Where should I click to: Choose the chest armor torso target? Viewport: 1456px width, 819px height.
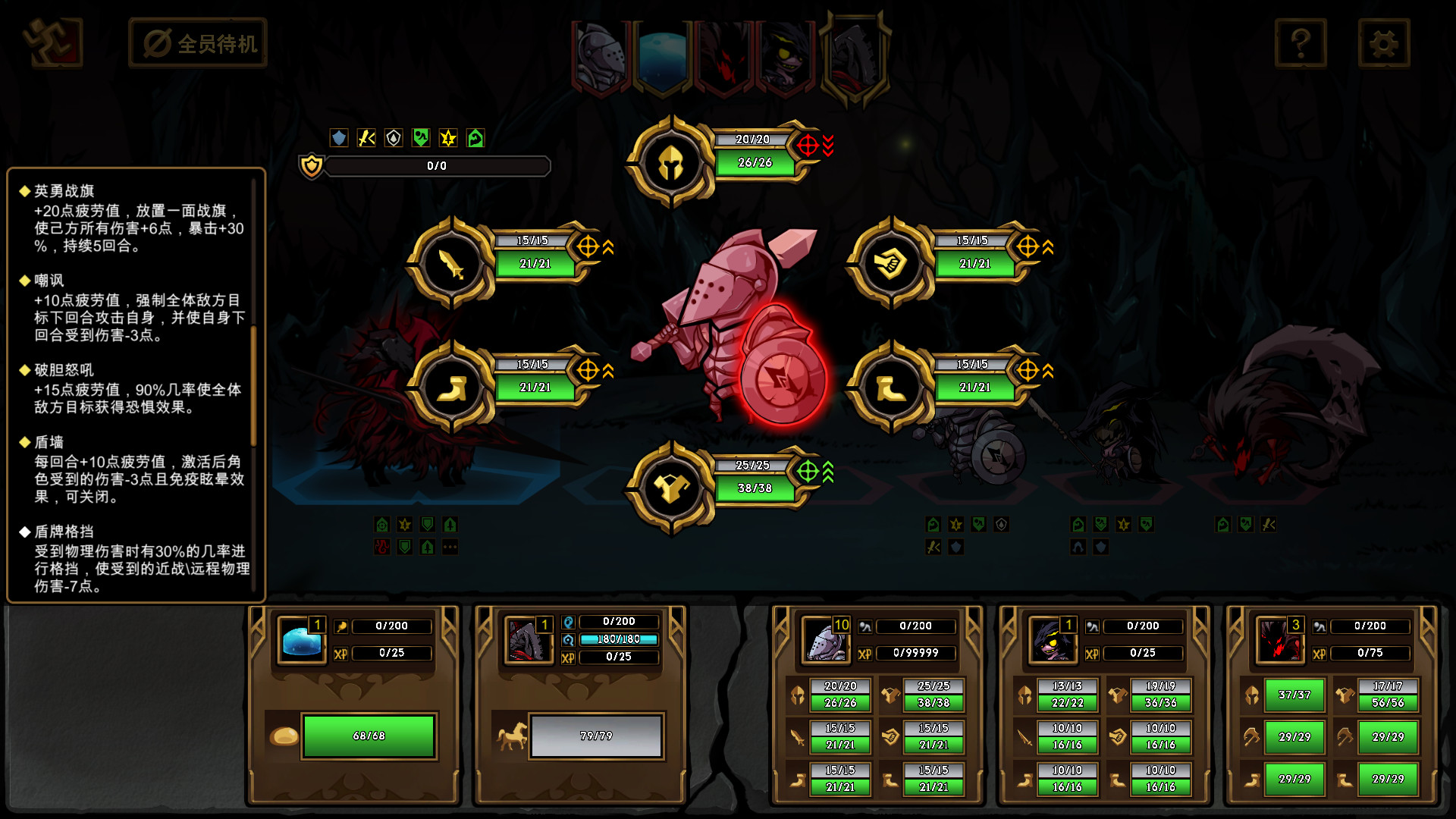coord(670,488)
